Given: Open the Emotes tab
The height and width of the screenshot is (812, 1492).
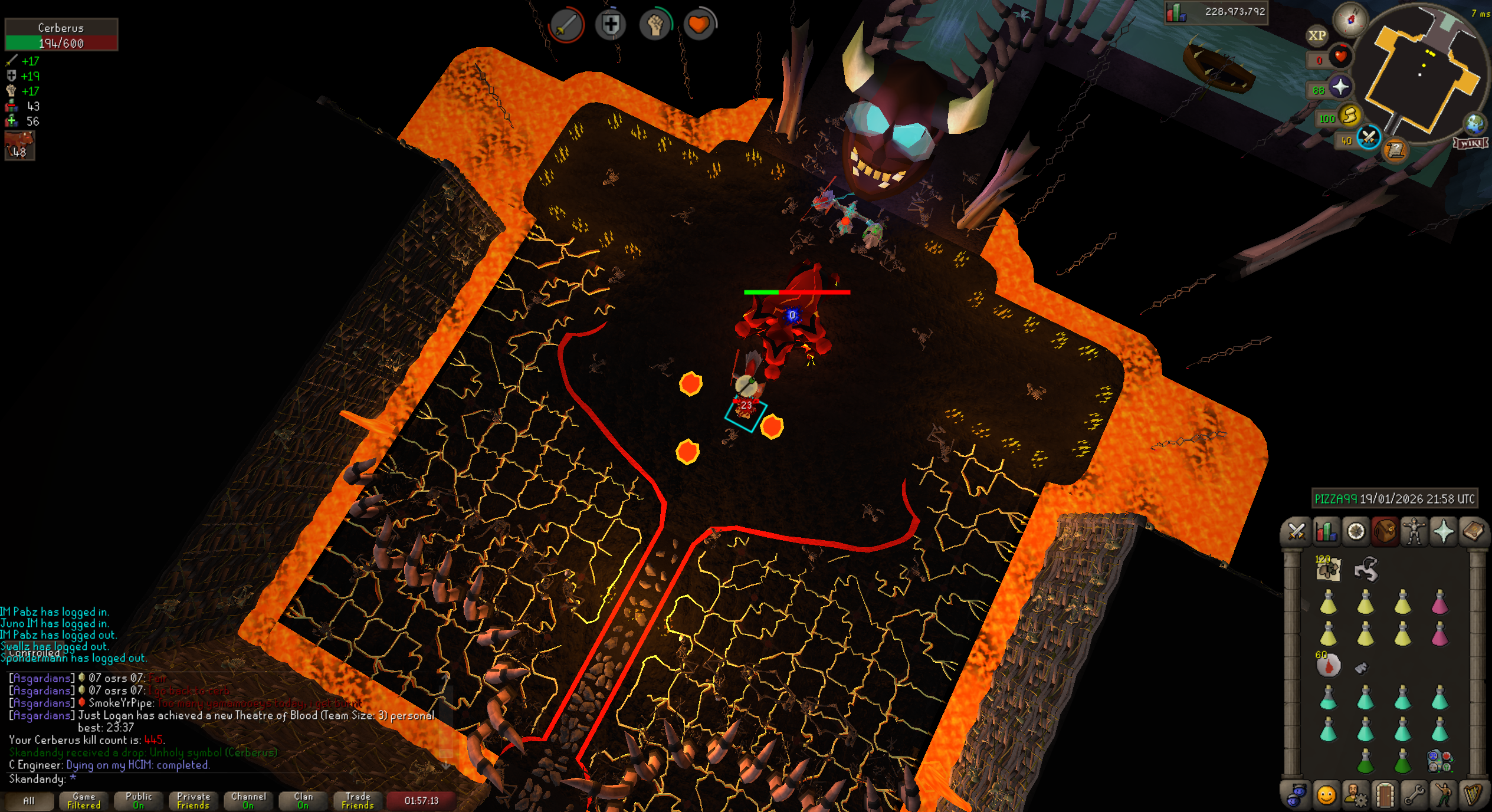Looking at the screenshot, I should click(x=1444, y=796).
